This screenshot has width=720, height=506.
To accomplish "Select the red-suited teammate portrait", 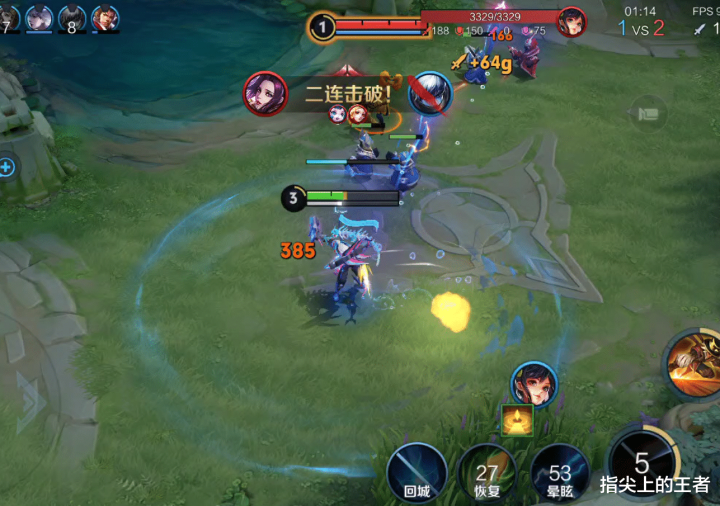I will coord(105,18).
